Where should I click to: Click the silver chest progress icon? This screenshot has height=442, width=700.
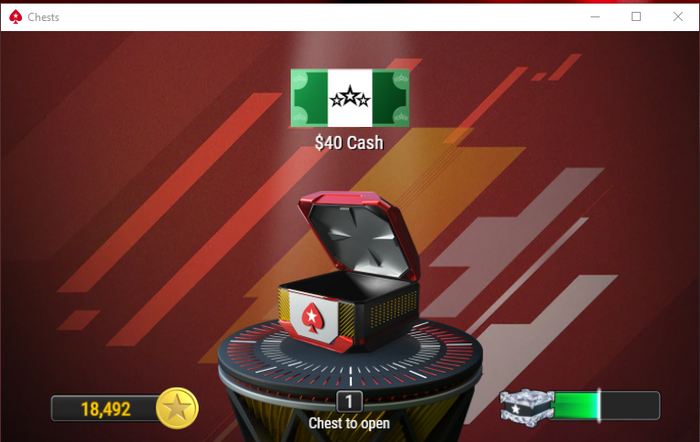click(523, 406)
